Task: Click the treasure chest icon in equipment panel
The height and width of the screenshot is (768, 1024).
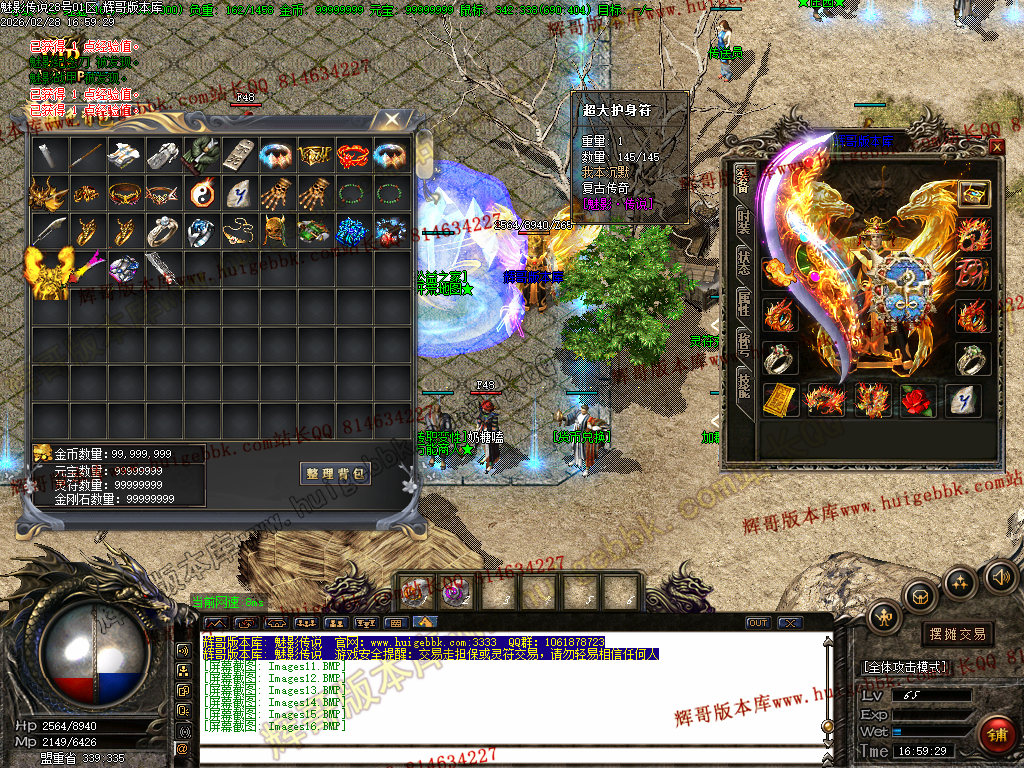Action: (x=973, y=193)
